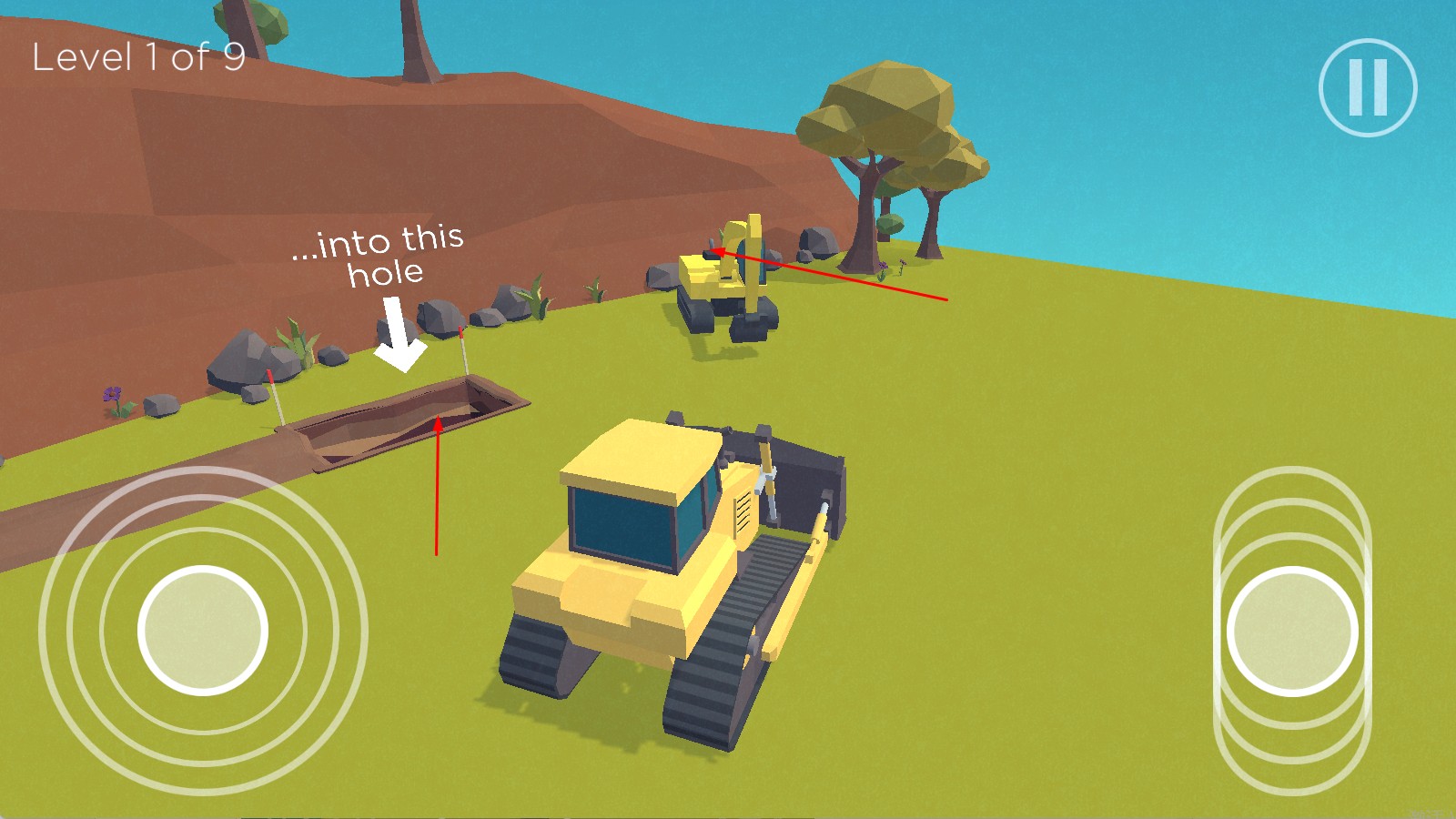Tap the right blade control slider knob
The width and height of the screenshot is (1456, 819).
click(1292, 631)
